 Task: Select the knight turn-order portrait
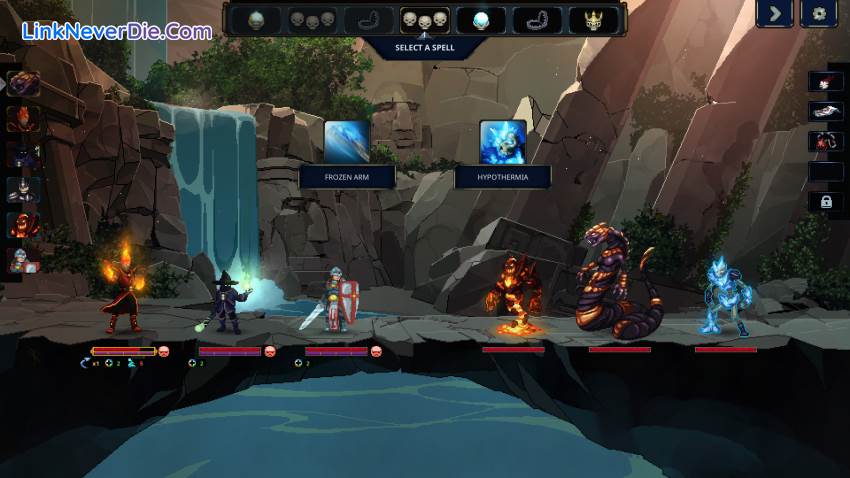24,260
